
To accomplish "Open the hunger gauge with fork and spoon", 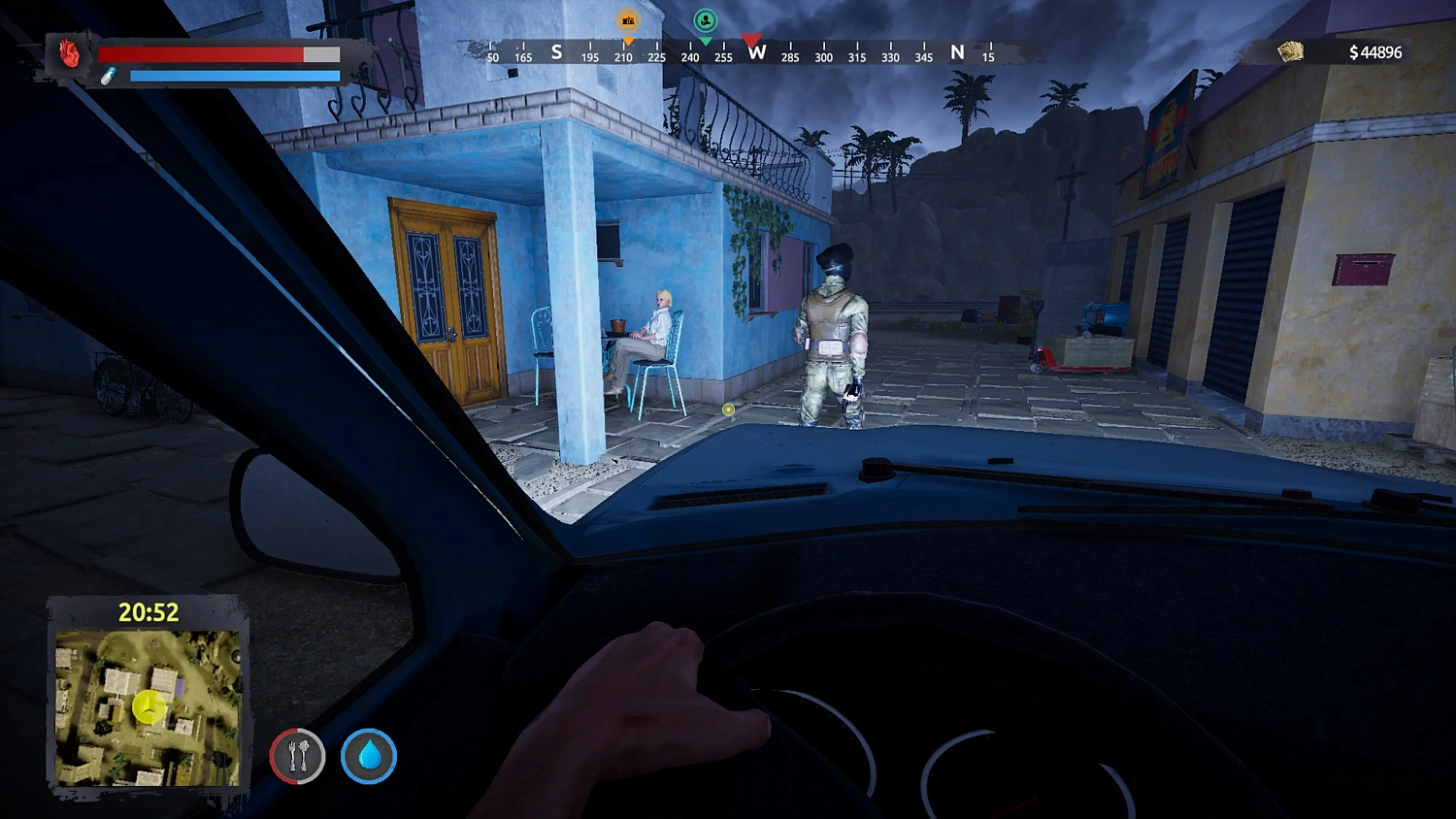I will click(296, 758).
